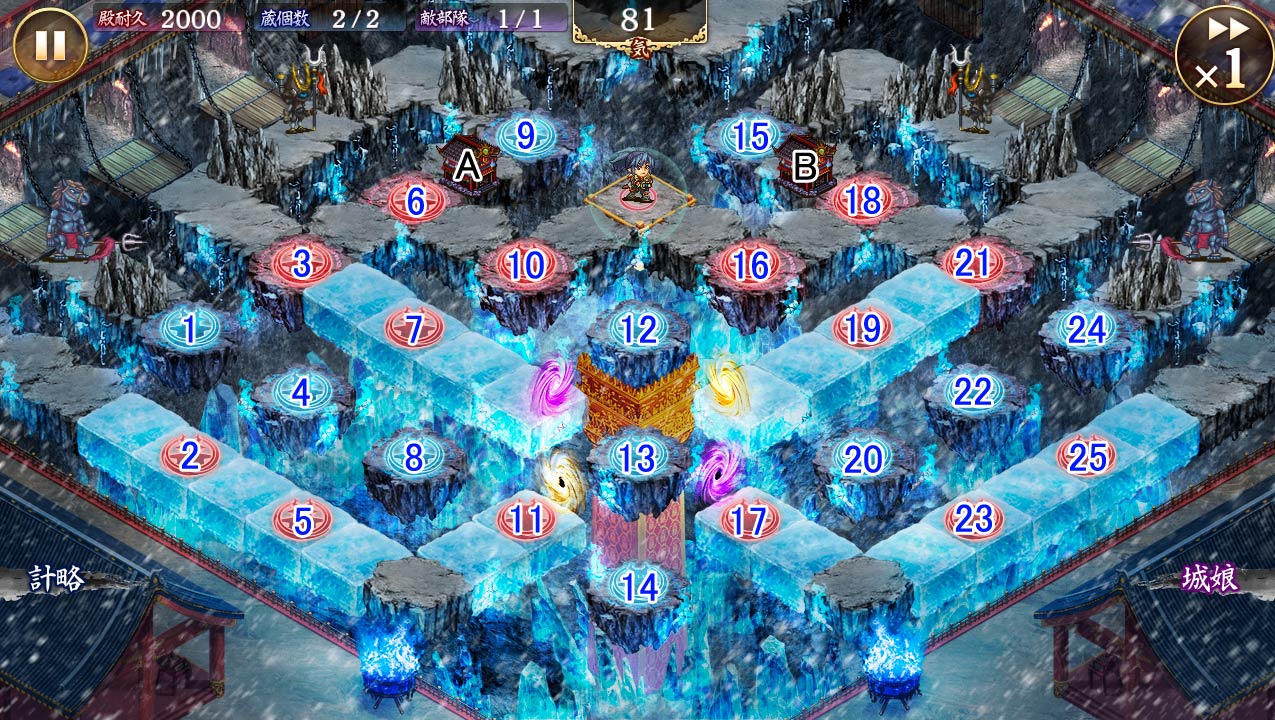The height and width of the screenshot is (720, 1275).
Task: Select red placement tile 10
Action: [x=526, y=265]
